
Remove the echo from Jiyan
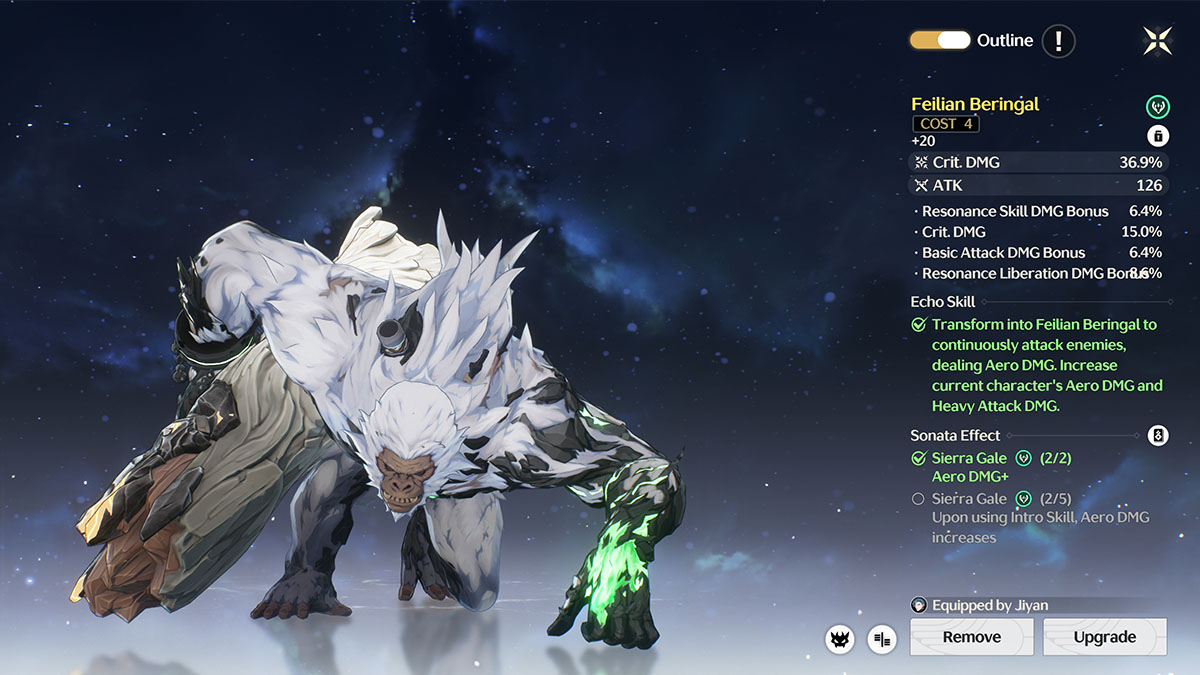971,637
